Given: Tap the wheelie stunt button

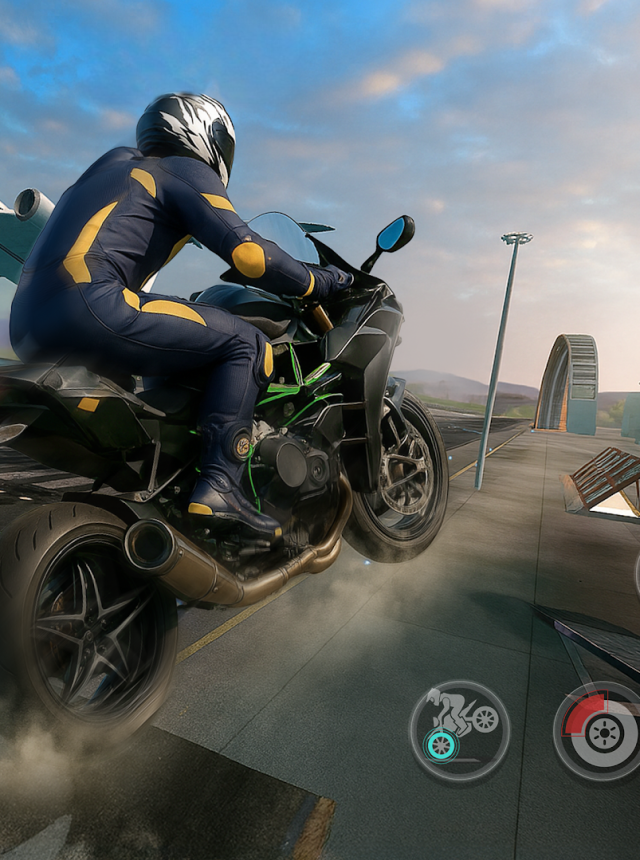Looking at the screenshot, I should point(459,730).
